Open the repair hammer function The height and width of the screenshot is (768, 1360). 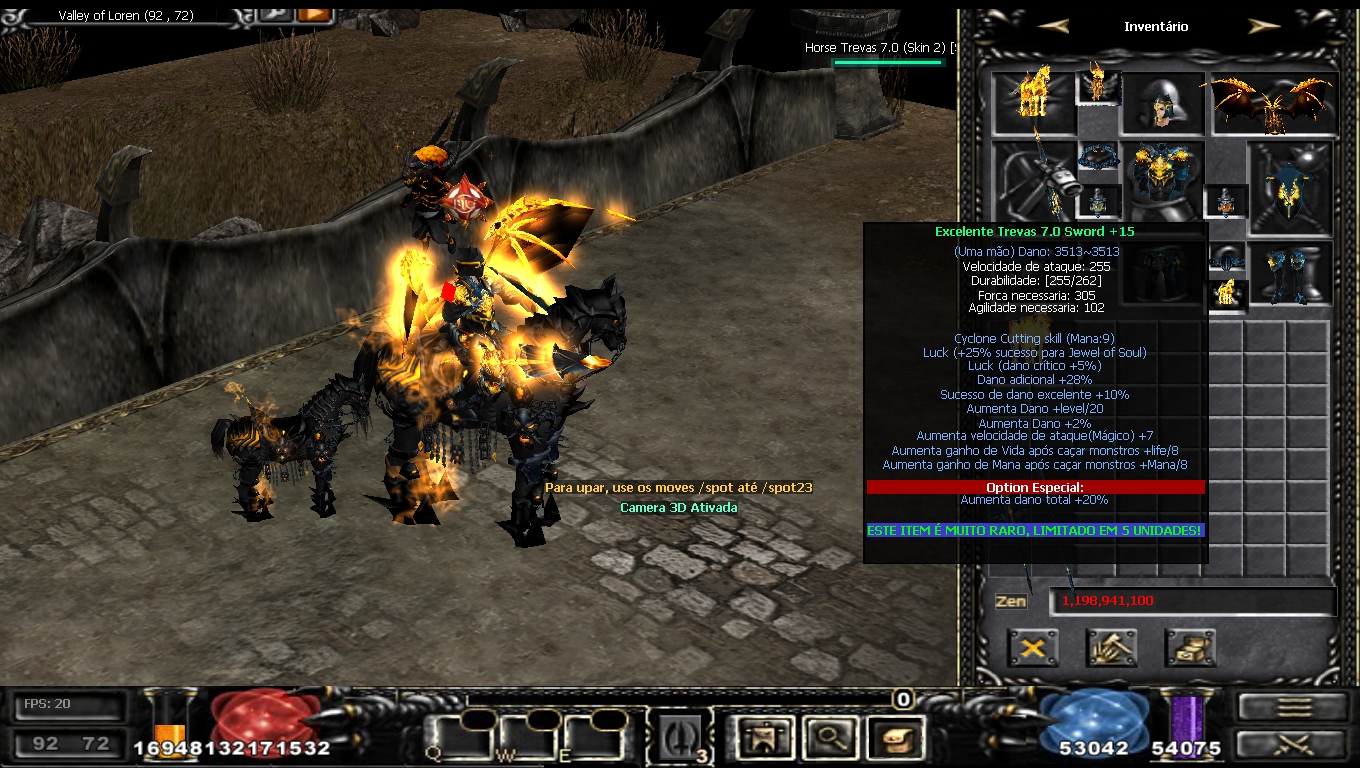[1111, 648]
